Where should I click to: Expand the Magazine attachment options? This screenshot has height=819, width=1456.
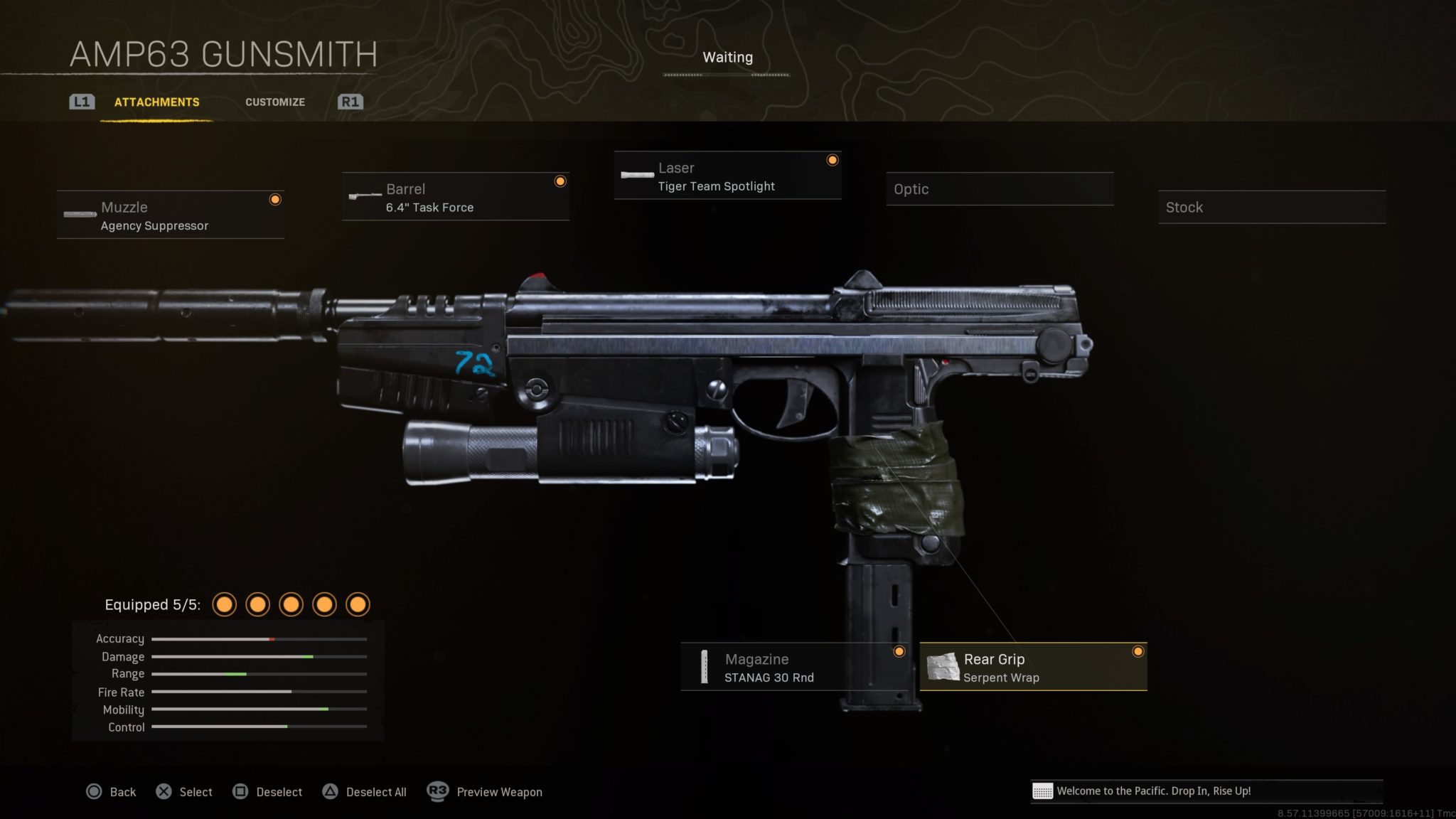tap(796, 667)
